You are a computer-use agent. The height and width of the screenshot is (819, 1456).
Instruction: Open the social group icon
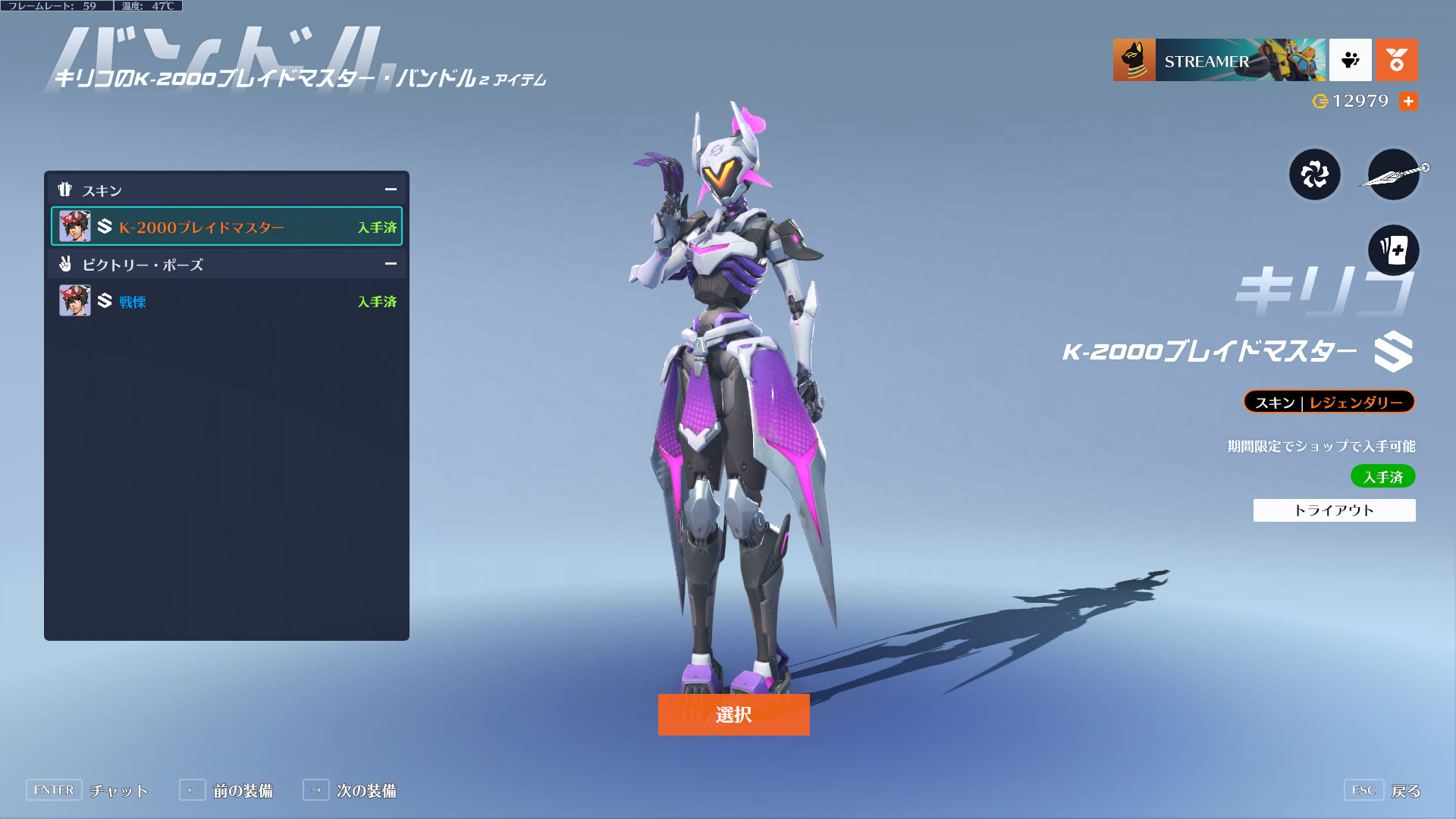coord(1350,60)
